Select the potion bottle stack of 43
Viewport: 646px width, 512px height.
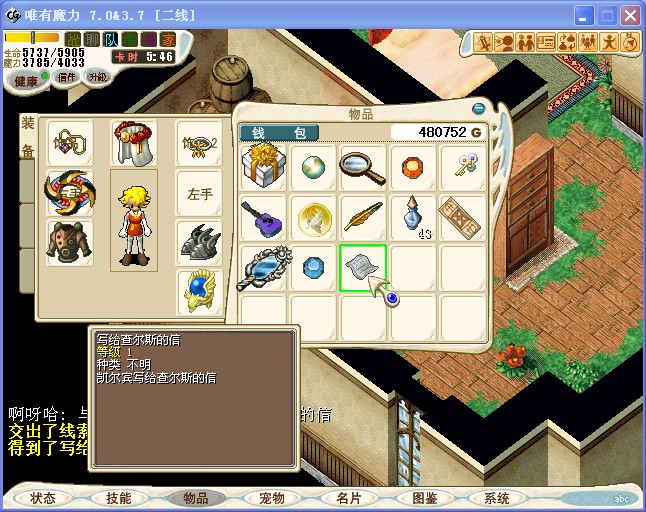(x=413, y=217)
